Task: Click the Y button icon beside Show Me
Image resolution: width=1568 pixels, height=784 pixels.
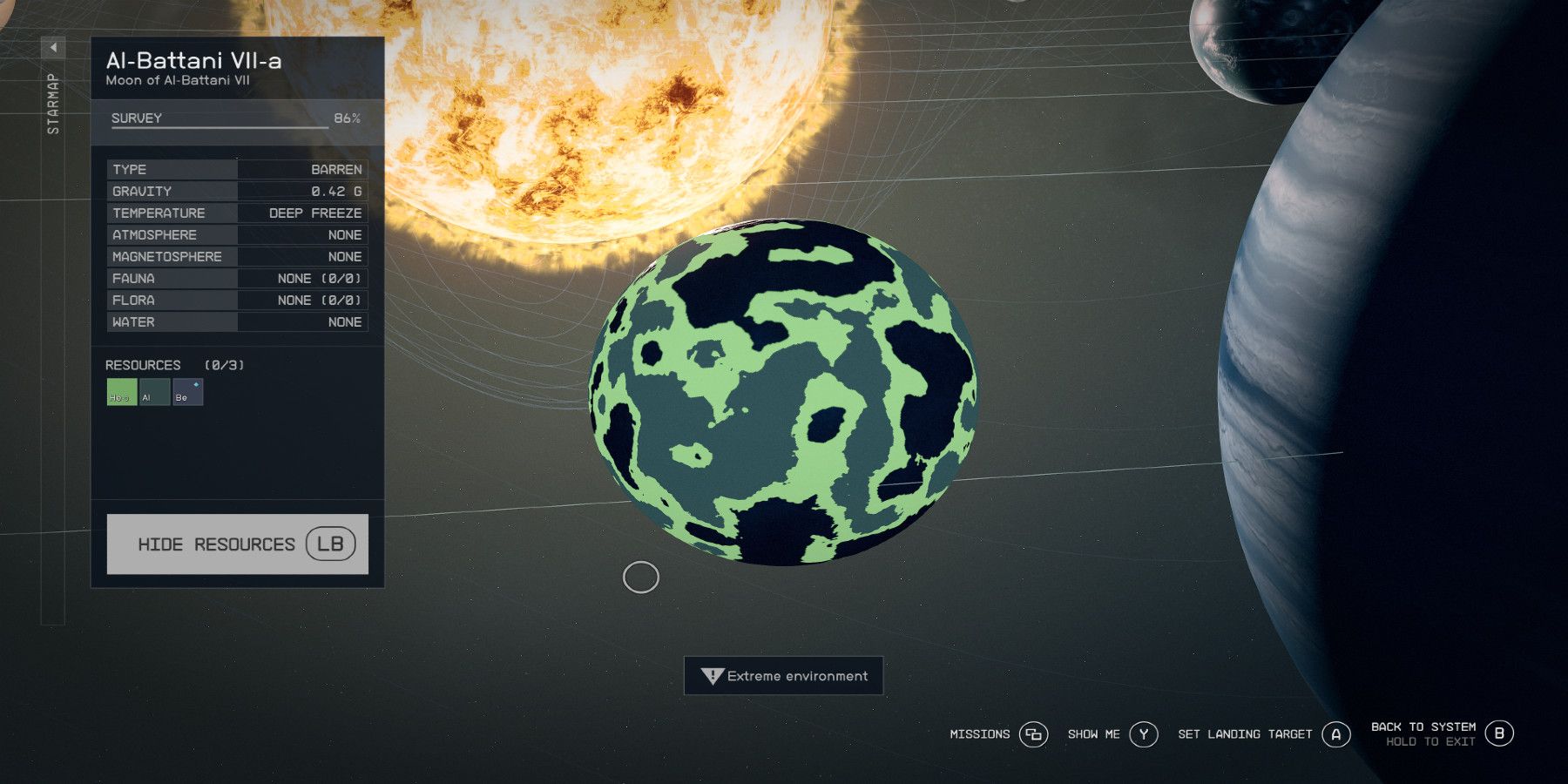Action: click(x=1142, y=734)
